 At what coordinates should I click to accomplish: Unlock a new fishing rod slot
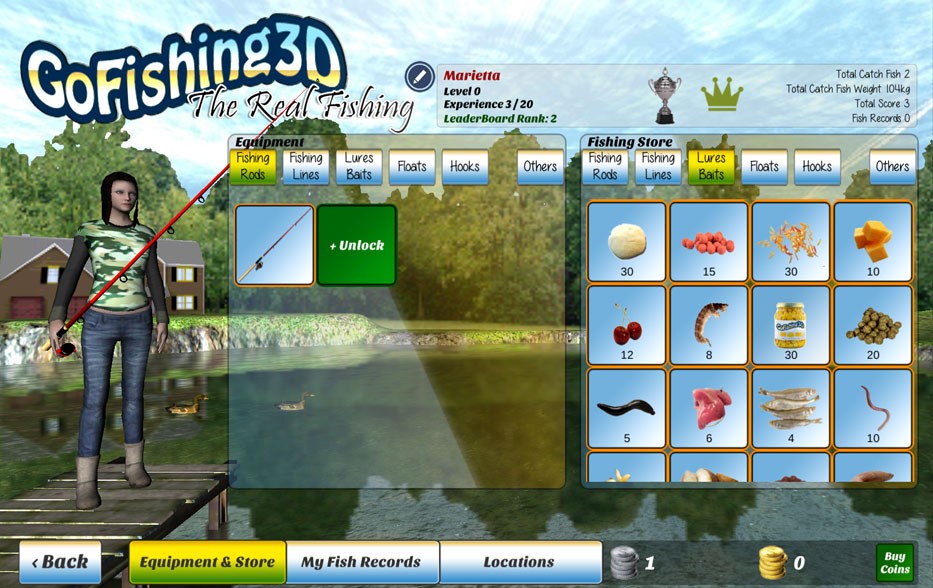pyautogui.click(x=357, y=245)
